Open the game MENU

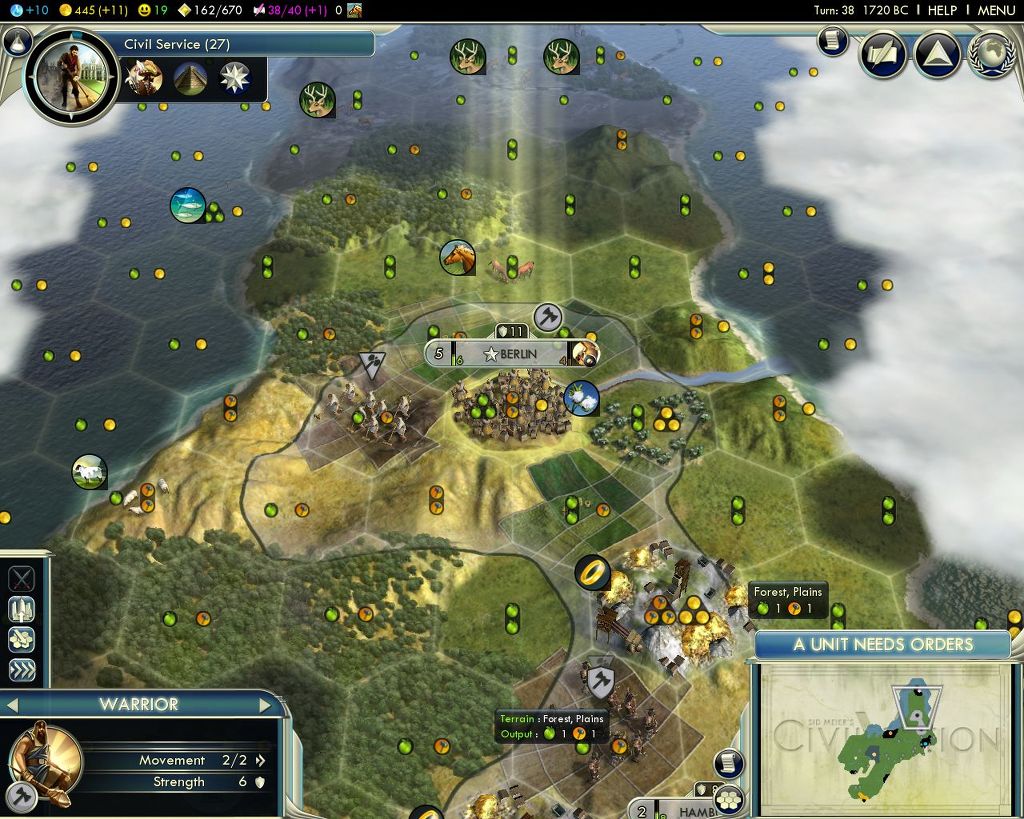(x=996, y=10)
